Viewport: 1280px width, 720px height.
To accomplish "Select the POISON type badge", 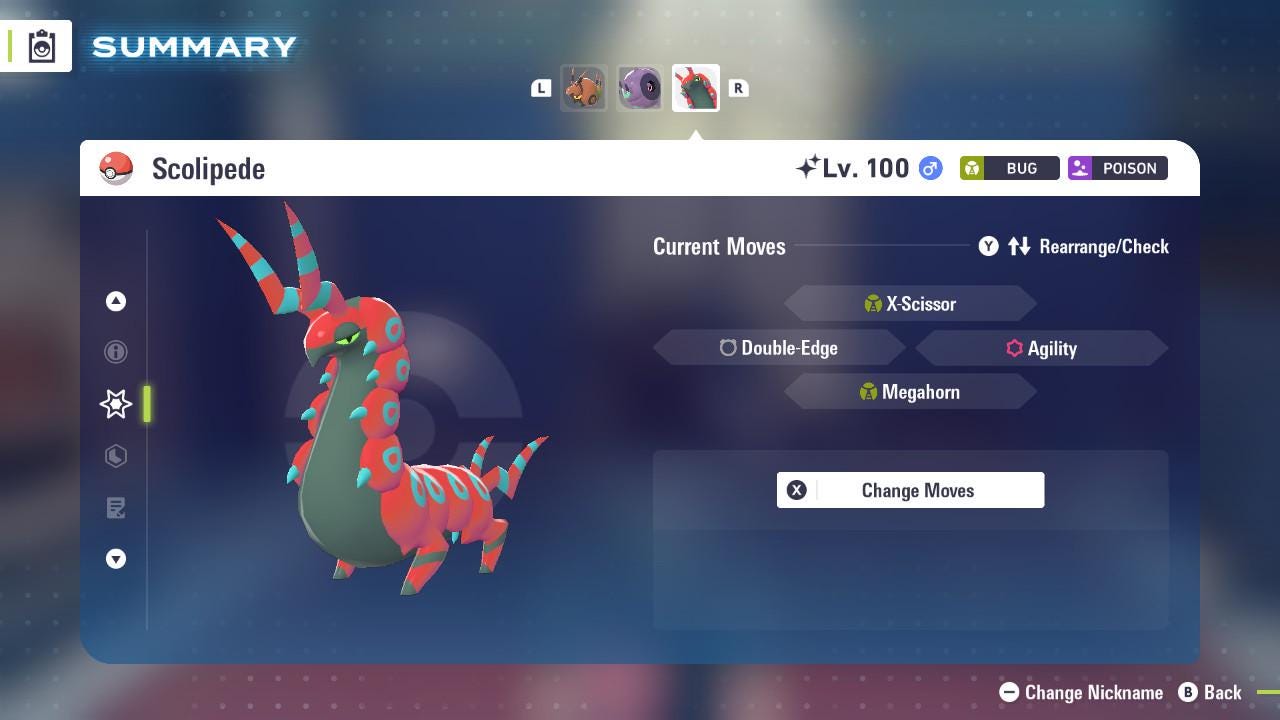I will pos(1117,168).
